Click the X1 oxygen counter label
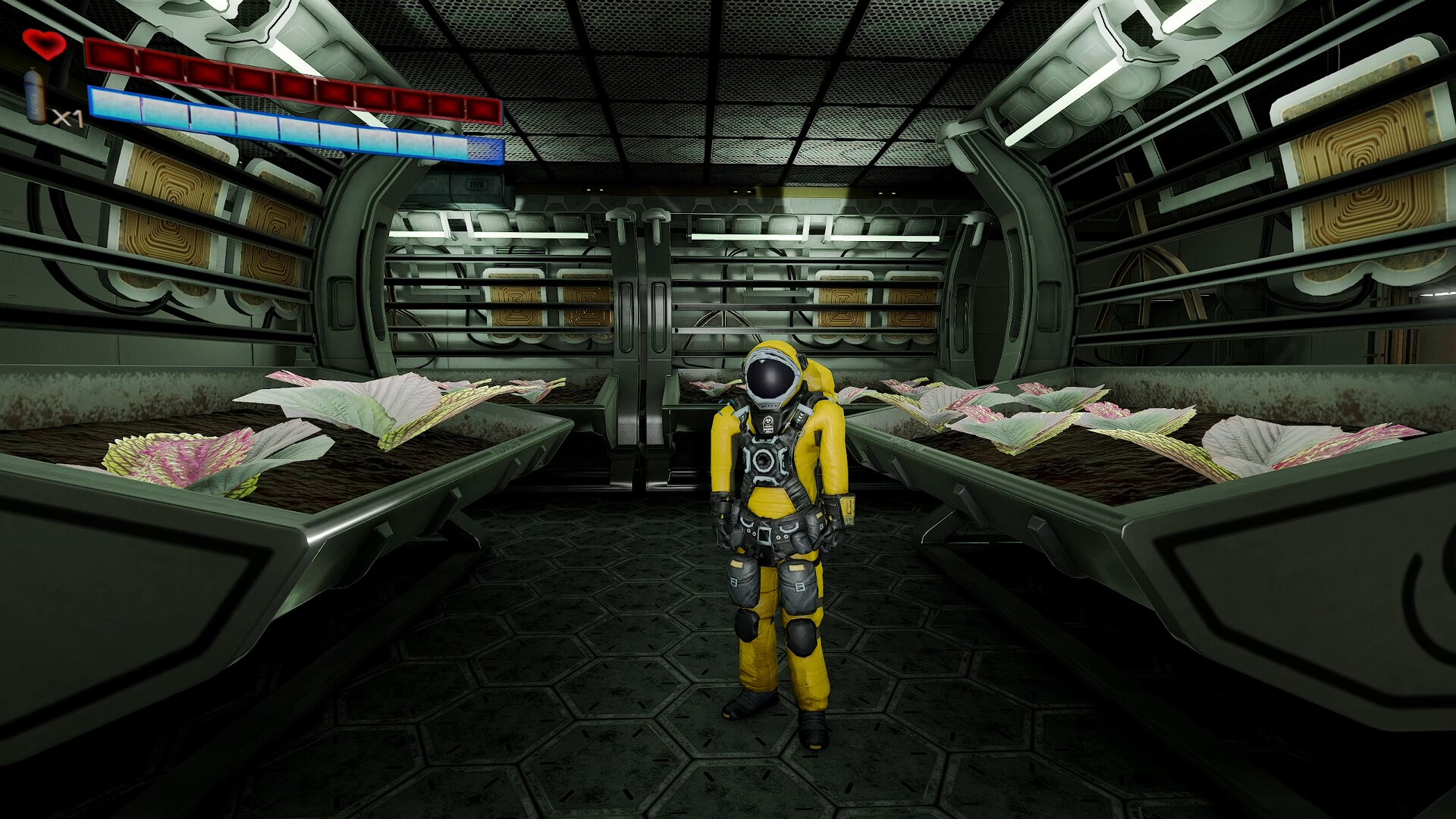The width and height of the screenshot is (1456, 819). [67, 118]
